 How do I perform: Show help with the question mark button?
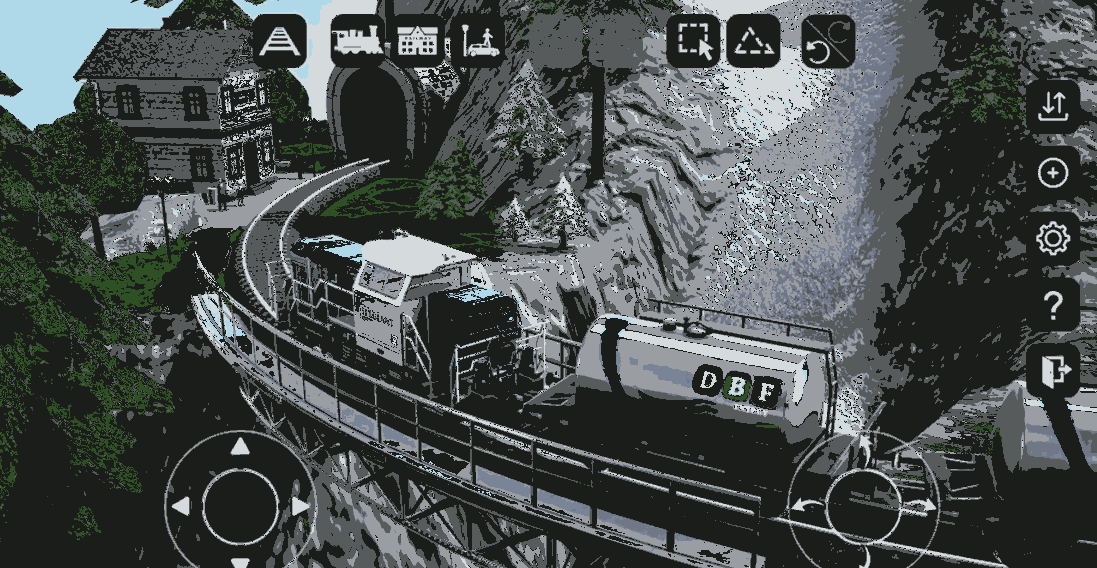1052,306
